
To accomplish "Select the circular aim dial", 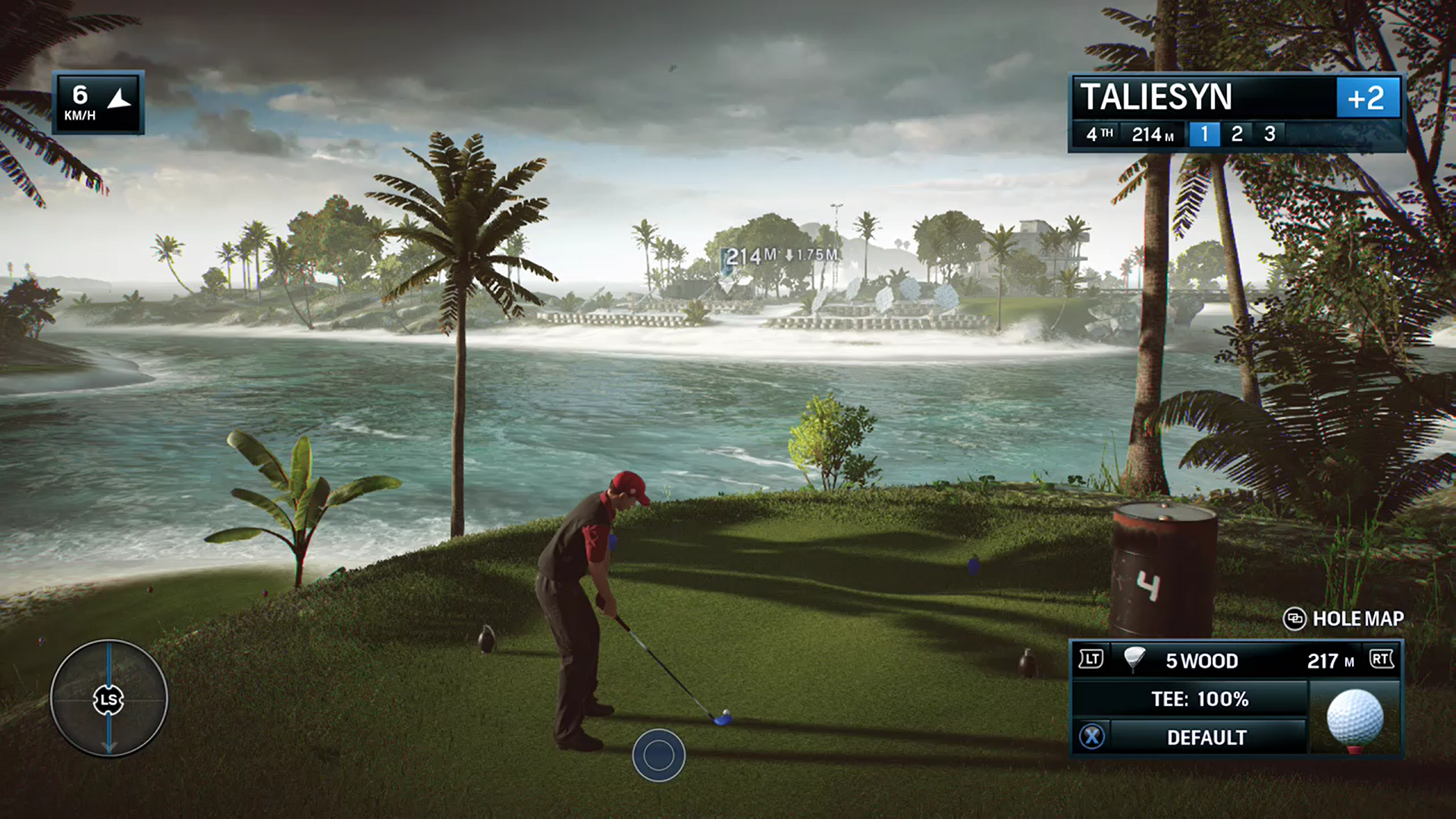I will (108, 698).
